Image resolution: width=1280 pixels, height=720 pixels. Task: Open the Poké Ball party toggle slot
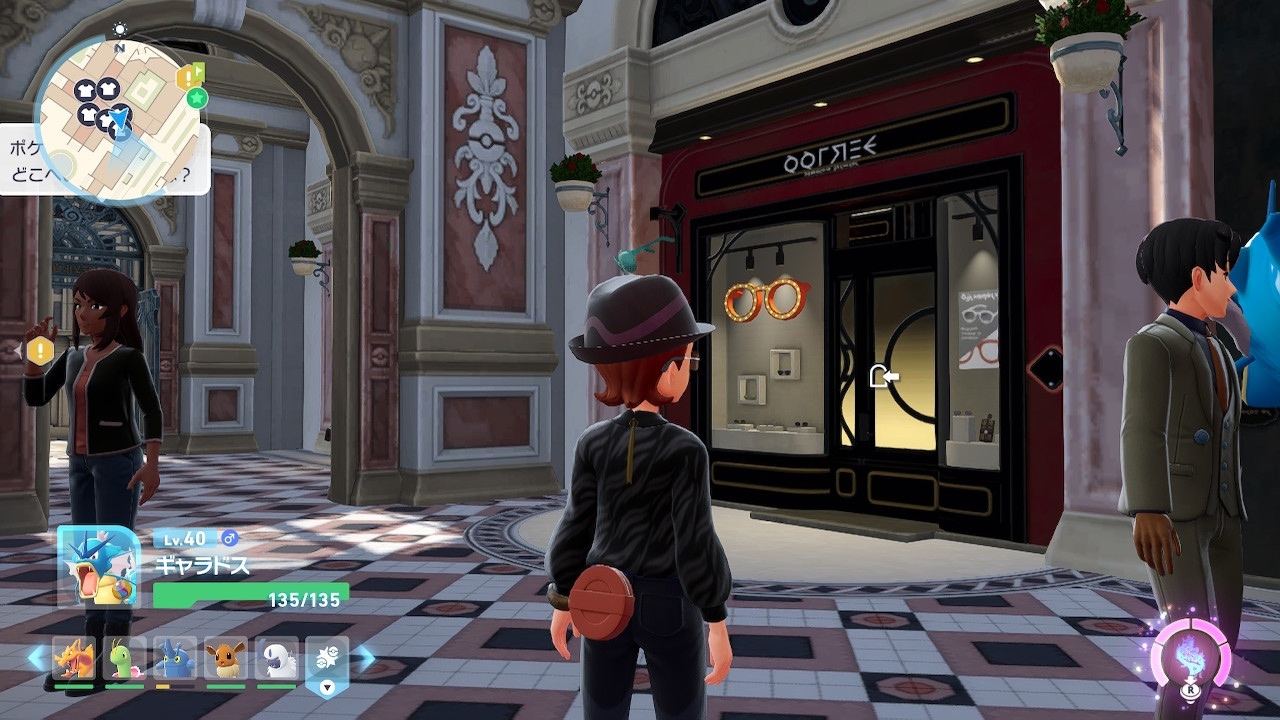(x=327, y=661)
